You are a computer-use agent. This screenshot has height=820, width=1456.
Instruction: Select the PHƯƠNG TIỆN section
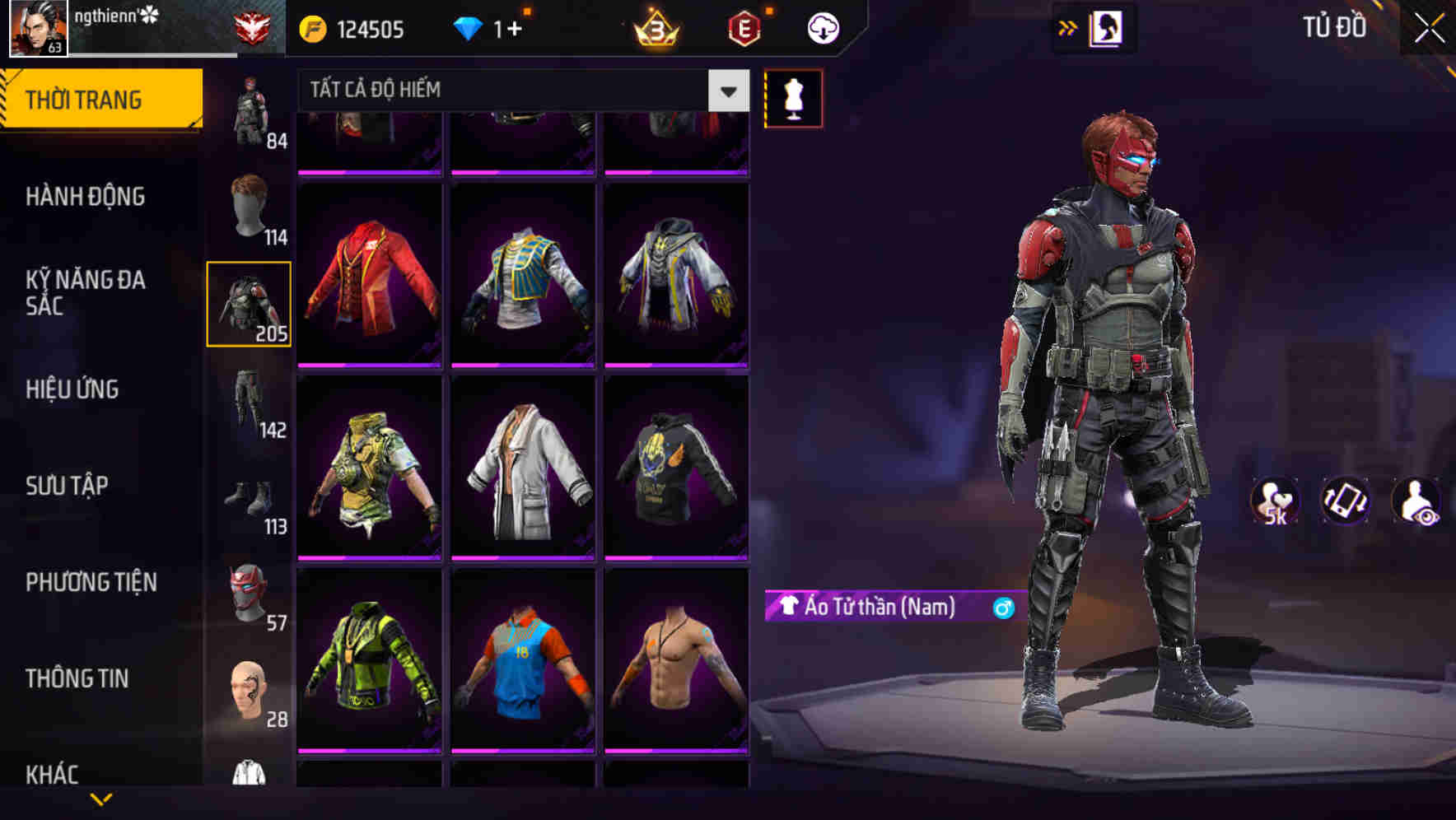(91, 582)
